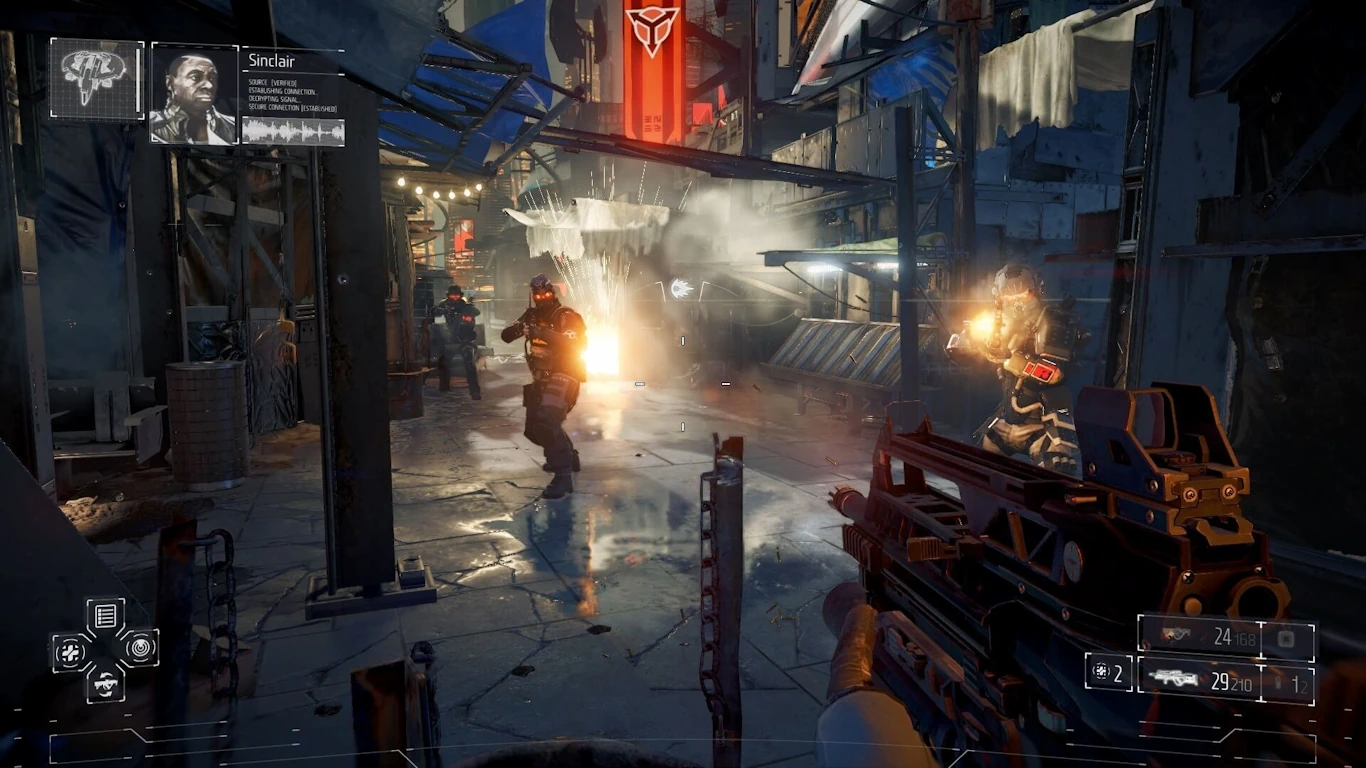Select the assault rifle icon with 29 ammo

1174,678
